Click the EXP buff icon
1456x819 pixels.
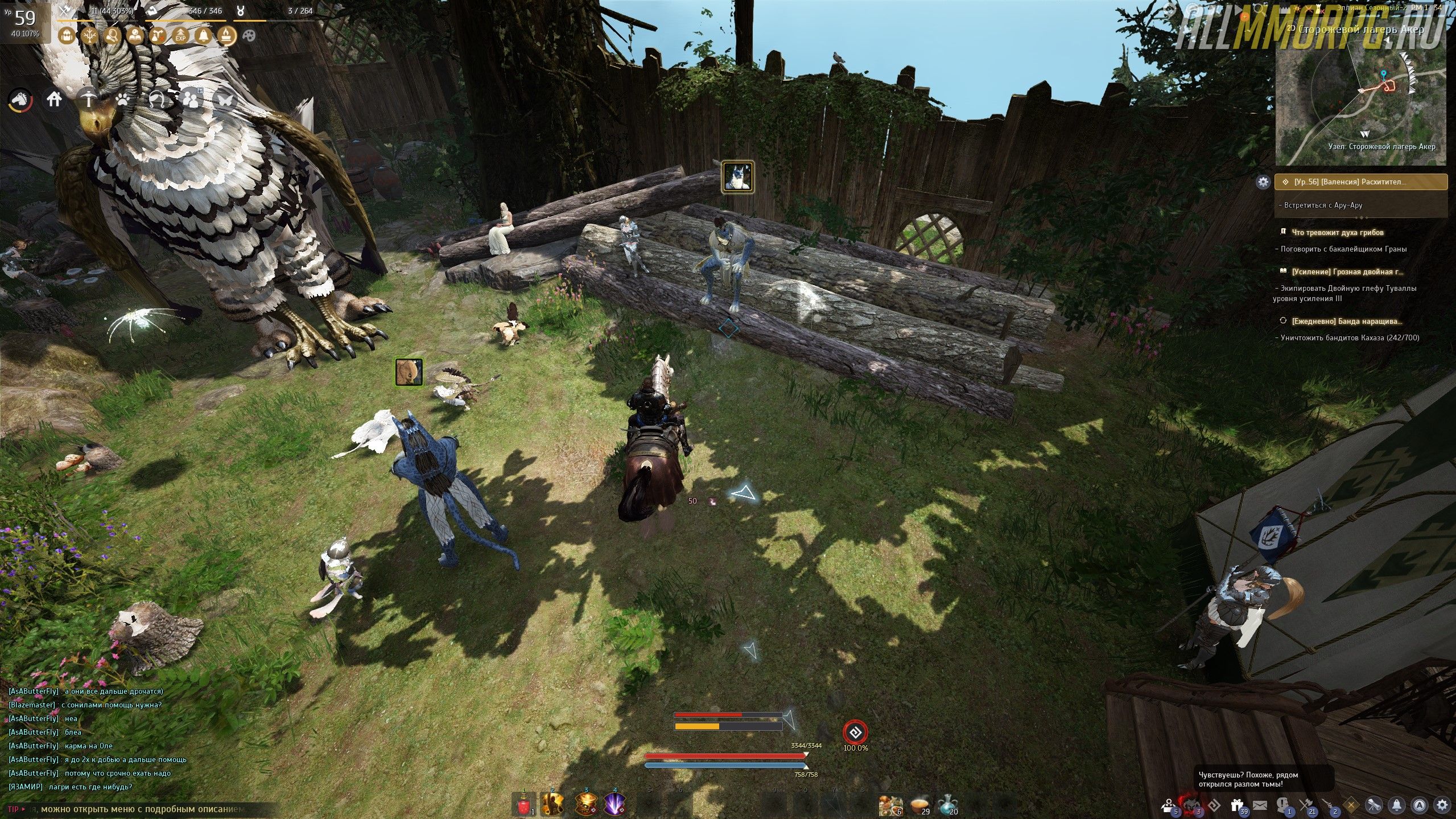tap(180, 36)
